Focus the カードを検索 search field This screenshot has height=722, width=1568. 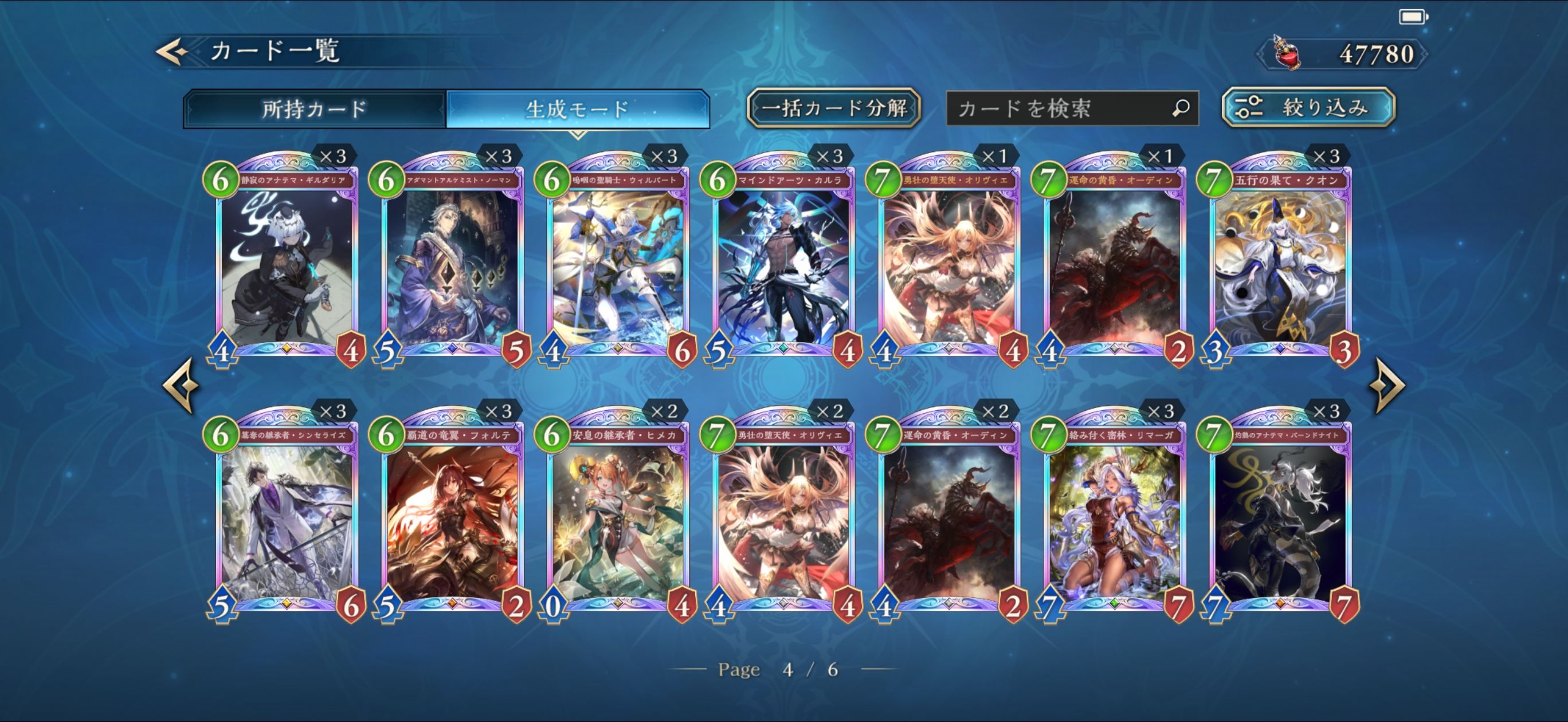[x=1059, y=108]
